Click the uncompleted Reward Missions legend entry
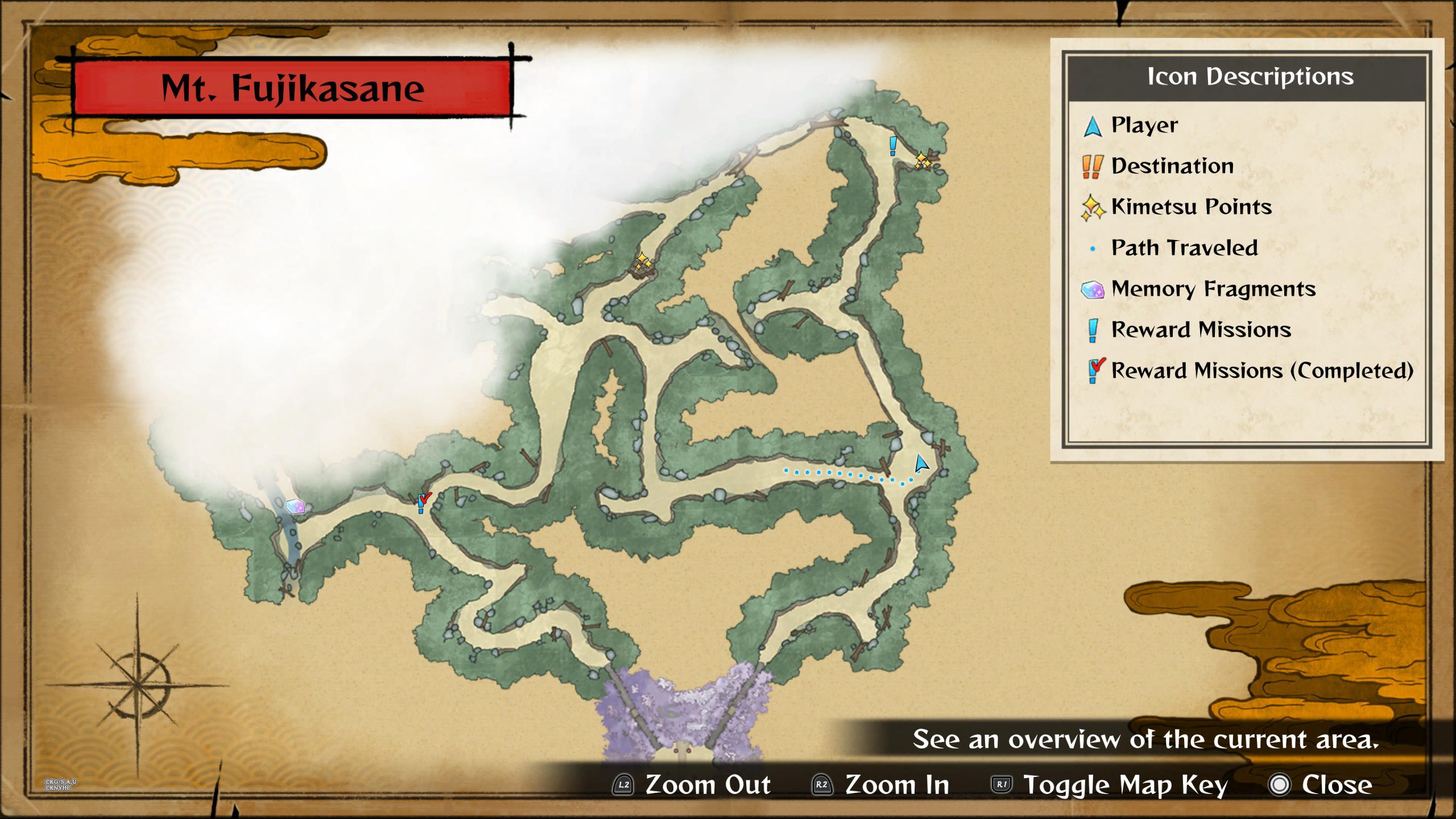 1201,330
